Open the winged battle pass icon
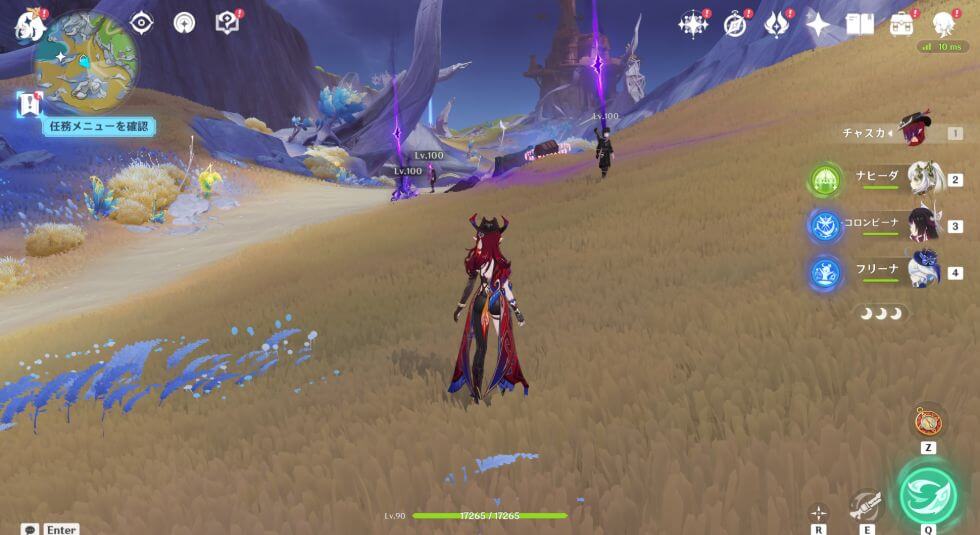 coord(777,25)
